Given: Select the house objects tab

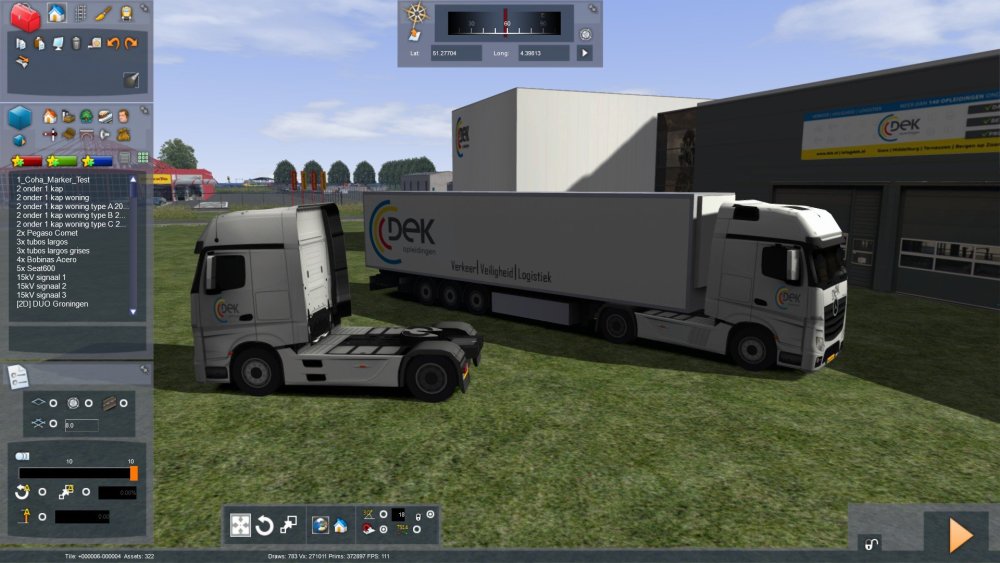Looking at the screenshot, I should click(57, 14).
